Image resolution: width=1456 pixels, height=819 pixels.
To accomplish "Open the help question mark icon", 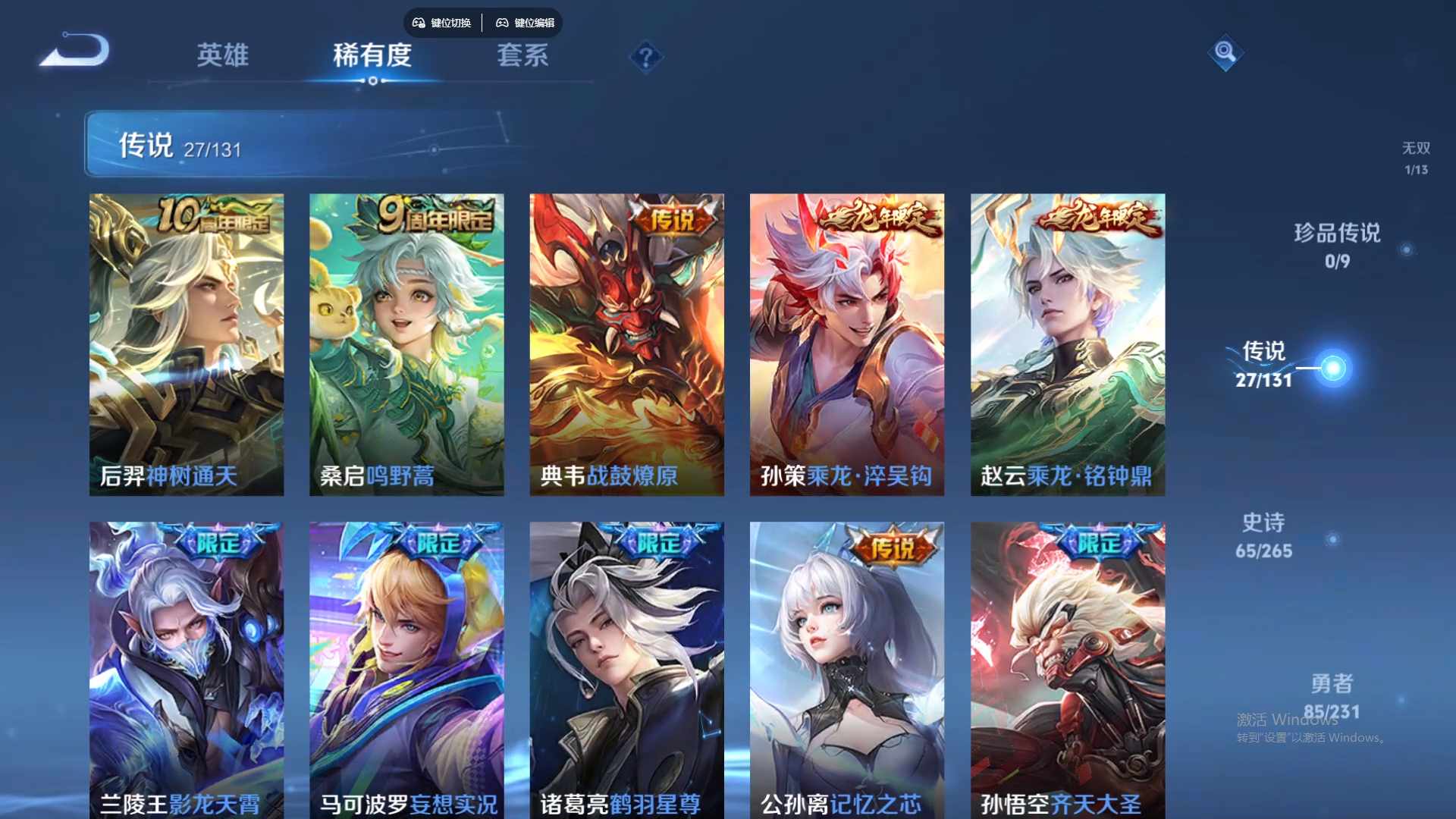I will (645, 57).
